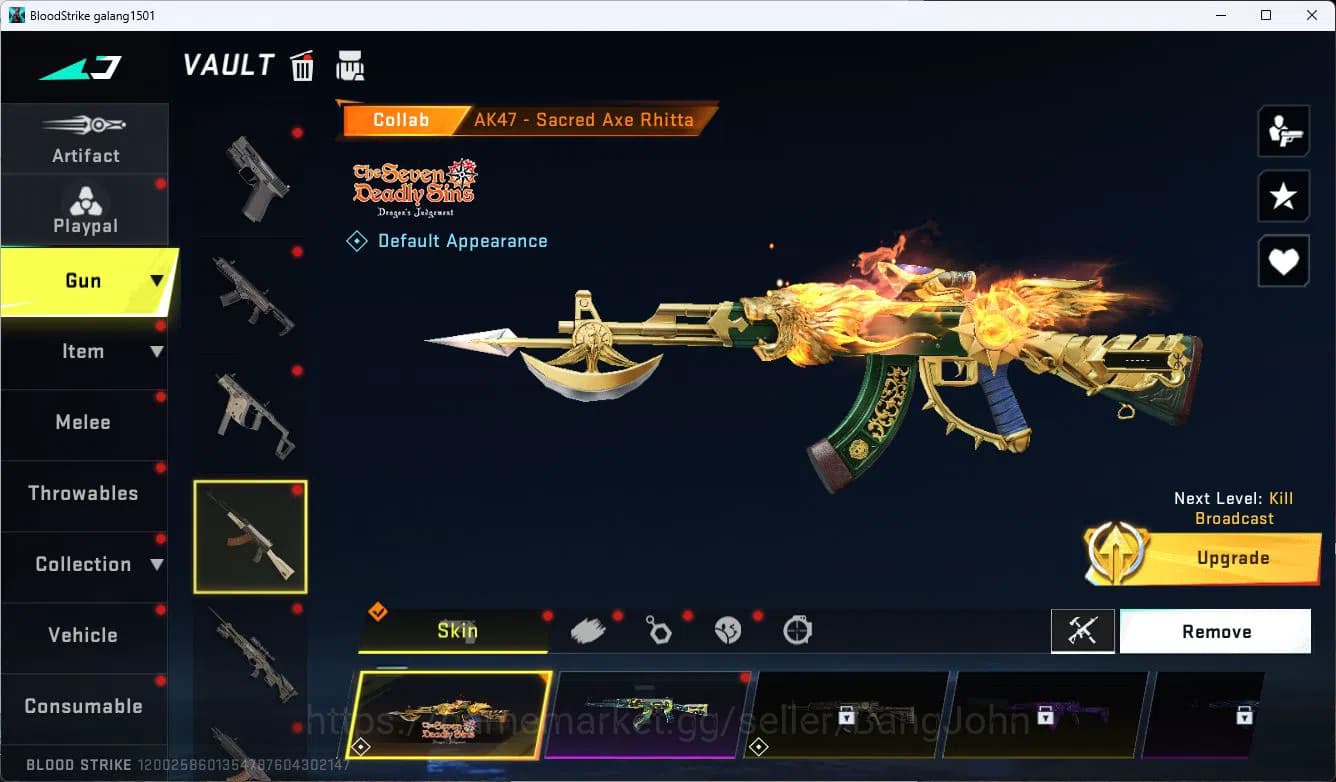Open the camo paint customization tab
This screenshot has height=782, width=1336.
coord(587,629)
